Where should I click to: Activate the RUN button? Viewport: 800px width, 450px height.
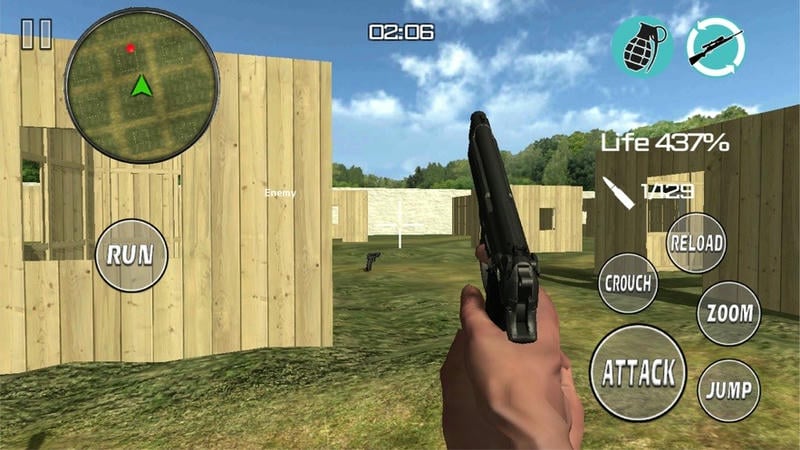coord(131,255)
